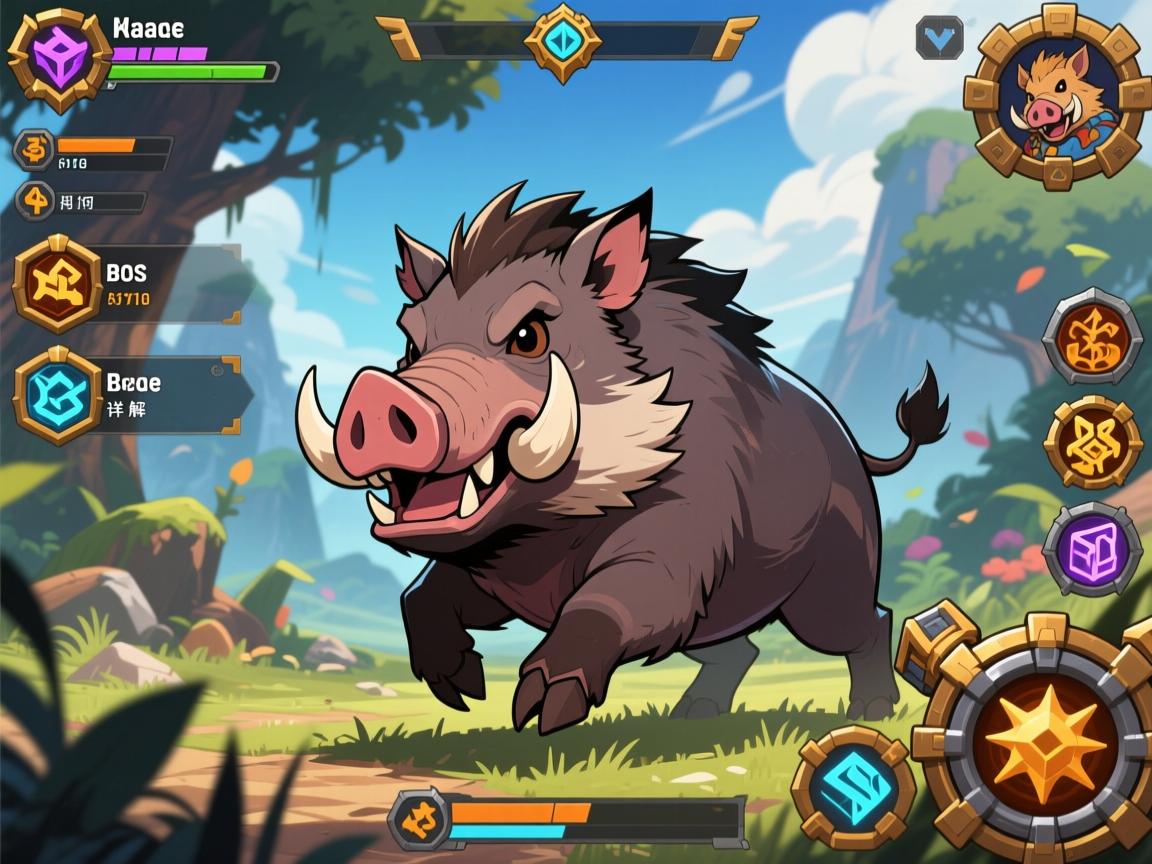This screenshot has width=1152, height=864.
Task: Use the cyan rune skill beside the attack button
Action: click(x=853, y=788)
